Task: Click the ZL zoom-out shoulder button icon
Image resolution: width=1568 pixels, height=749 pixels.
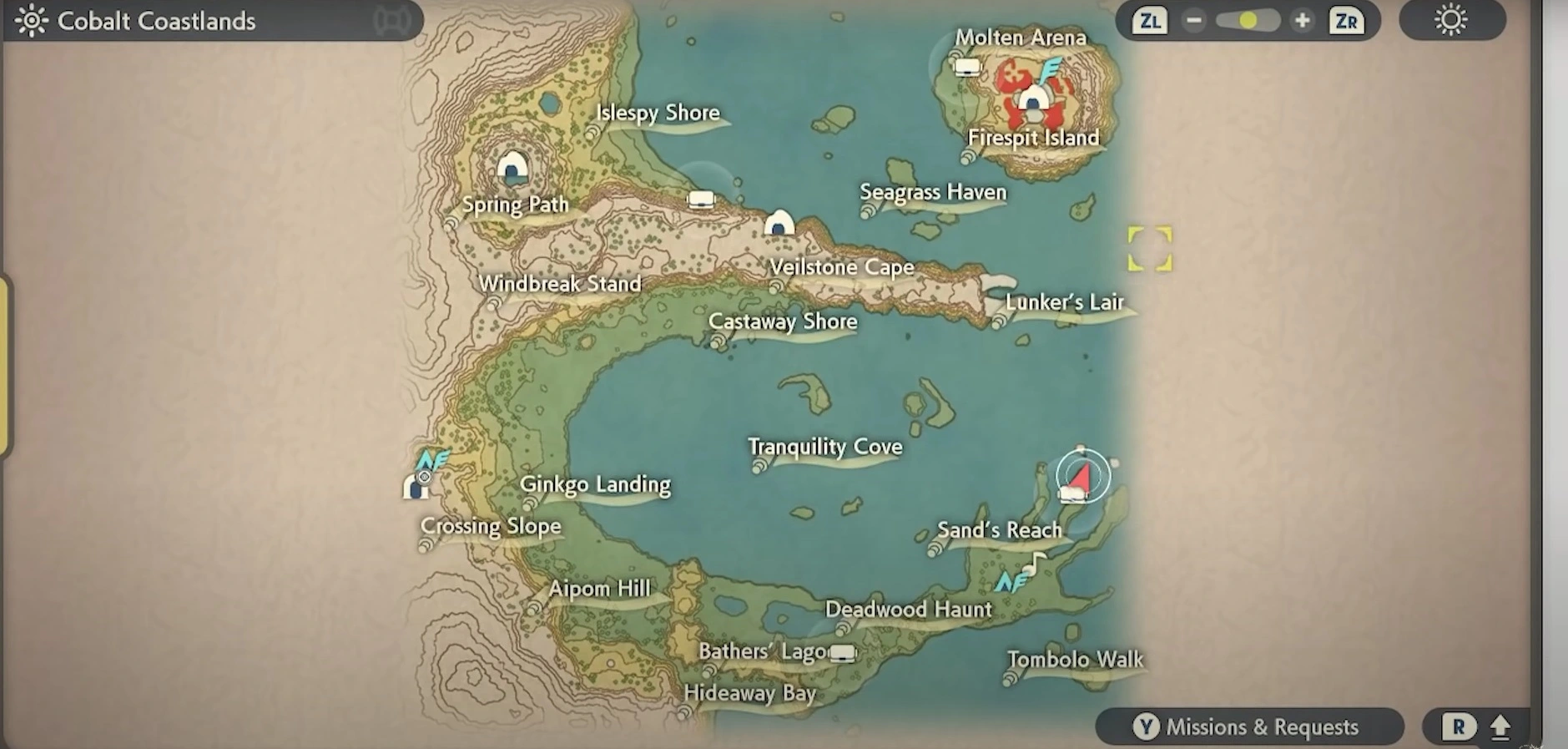Action: click(1150, 20)
